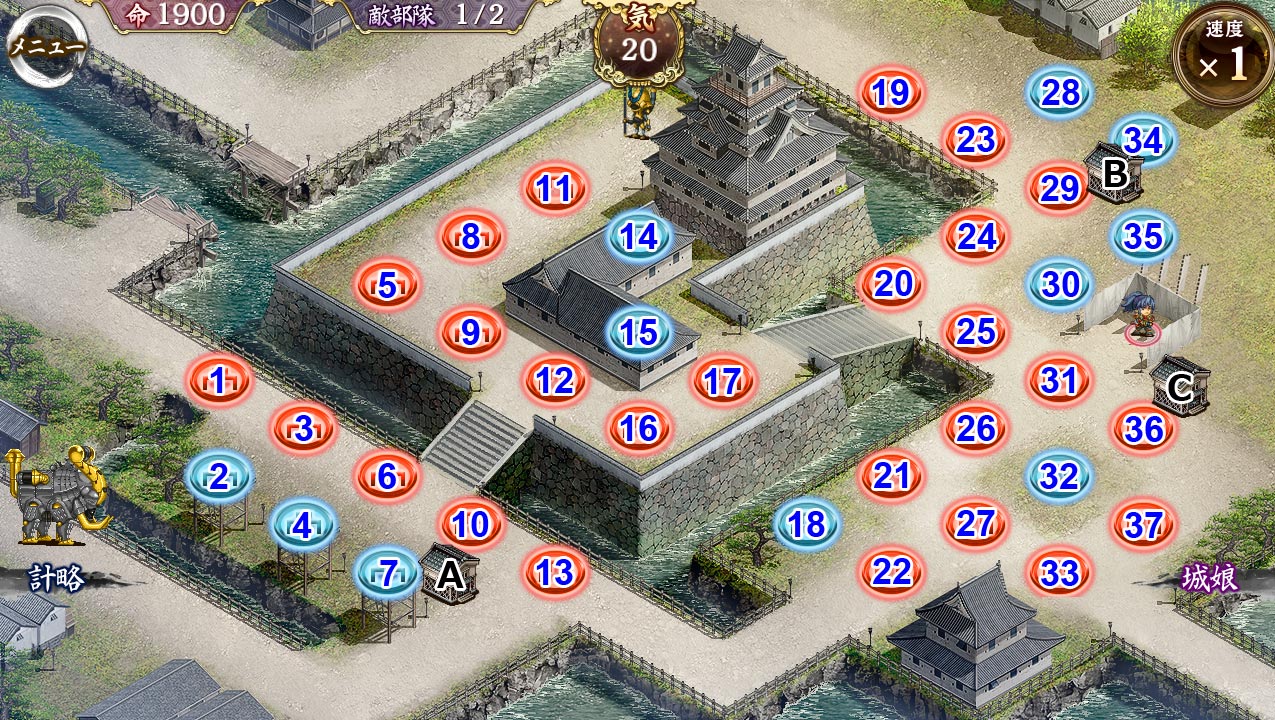Choose blue placement tile number 7

point(388,573)
